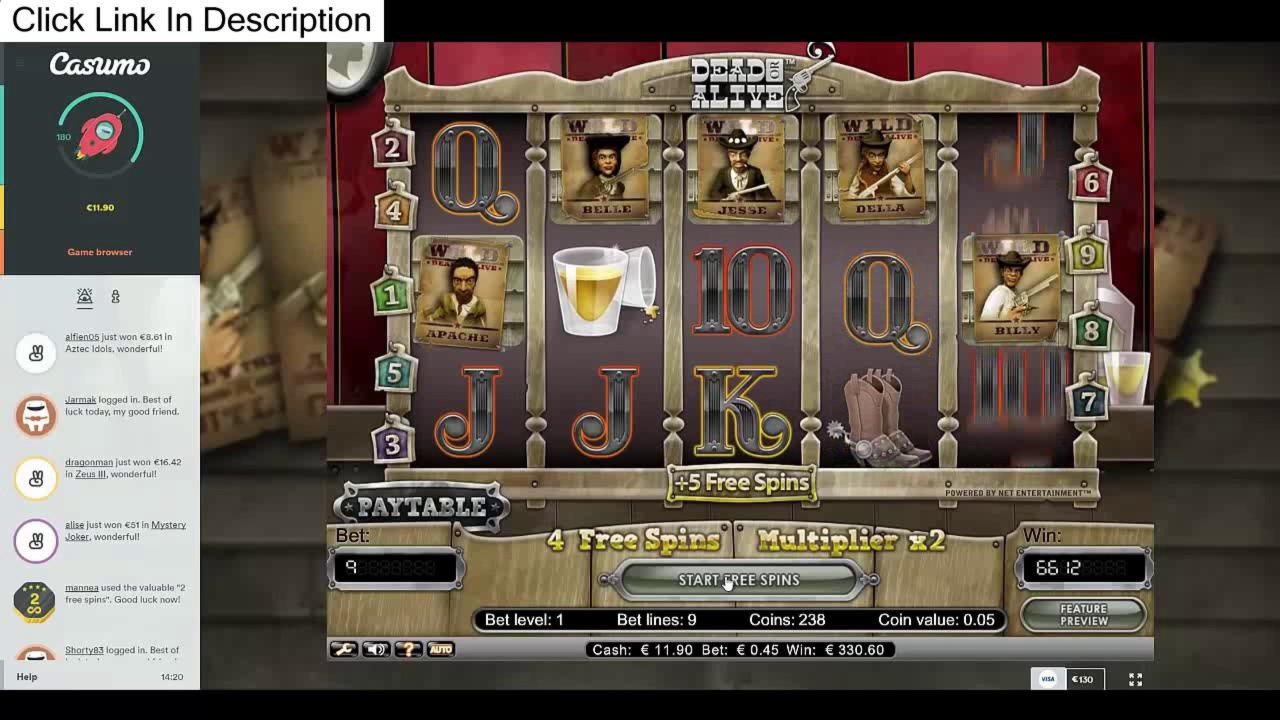The height and width of the screenshot is (720, 1280).
Task: Open the Game browser menu
Action: (99, 251)
